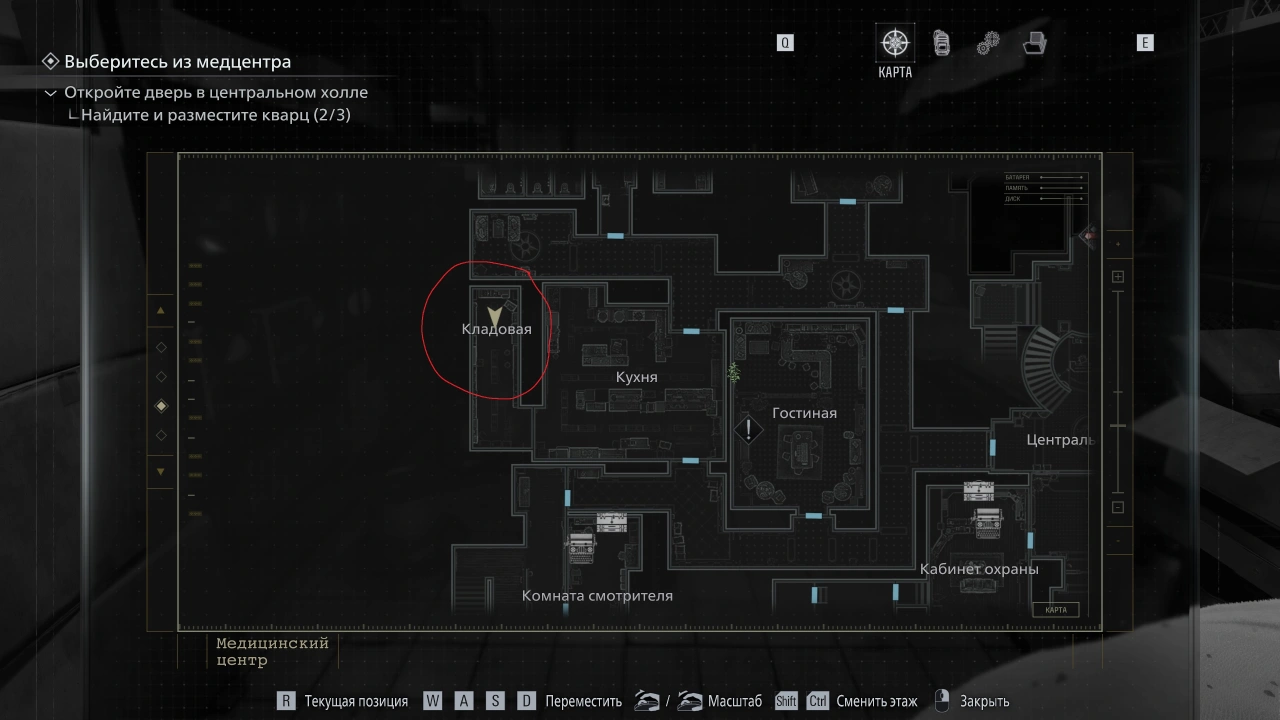Go up one floor with the up arrow
The image size is (1280, 720).
[x=161, y=311]
